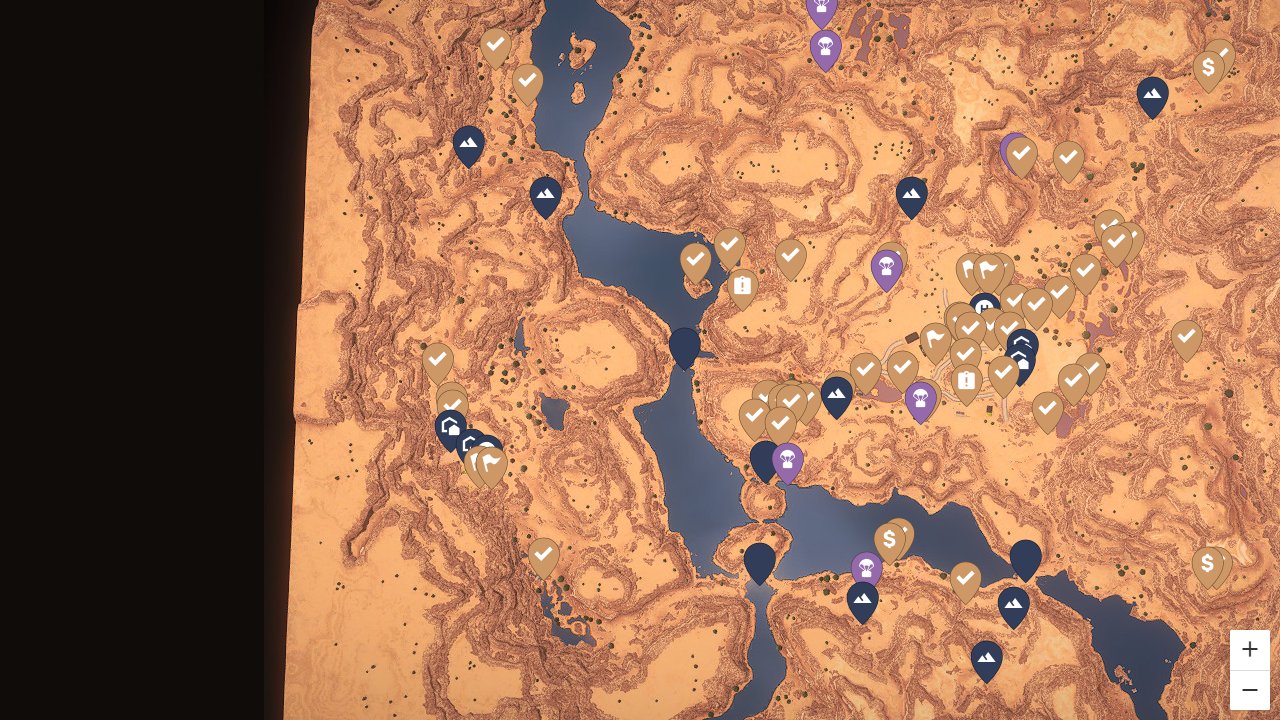Select the exclamation point marker below the lake pins
Screen dimensions: 1280x720
point(741,286)
